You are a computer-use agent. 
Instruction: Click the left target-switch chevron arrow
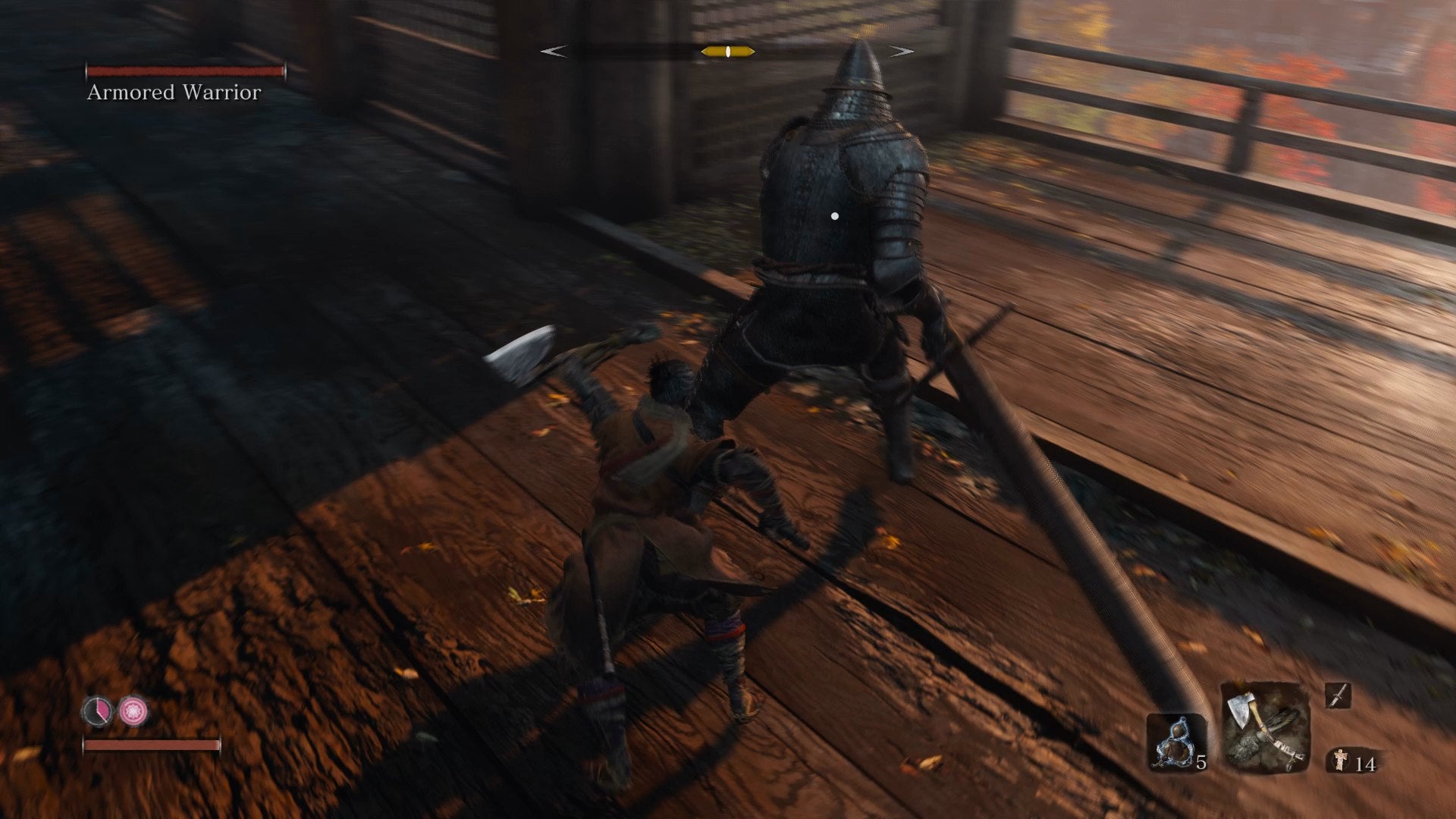point(553,51)
